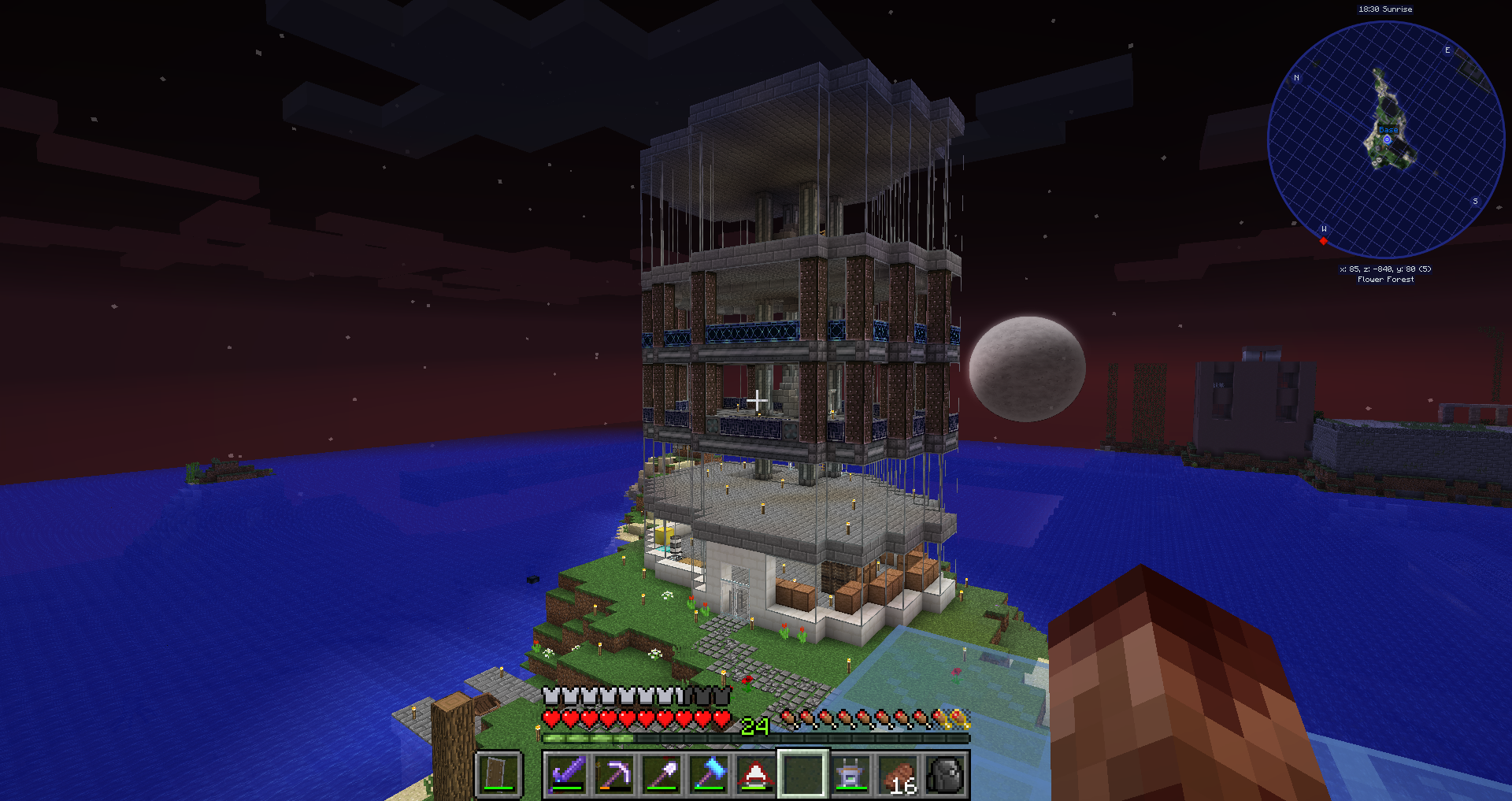Viewport: 1512px width, 801px height.
Task: Select the light blue hammer slot
Action: (709, 773)
